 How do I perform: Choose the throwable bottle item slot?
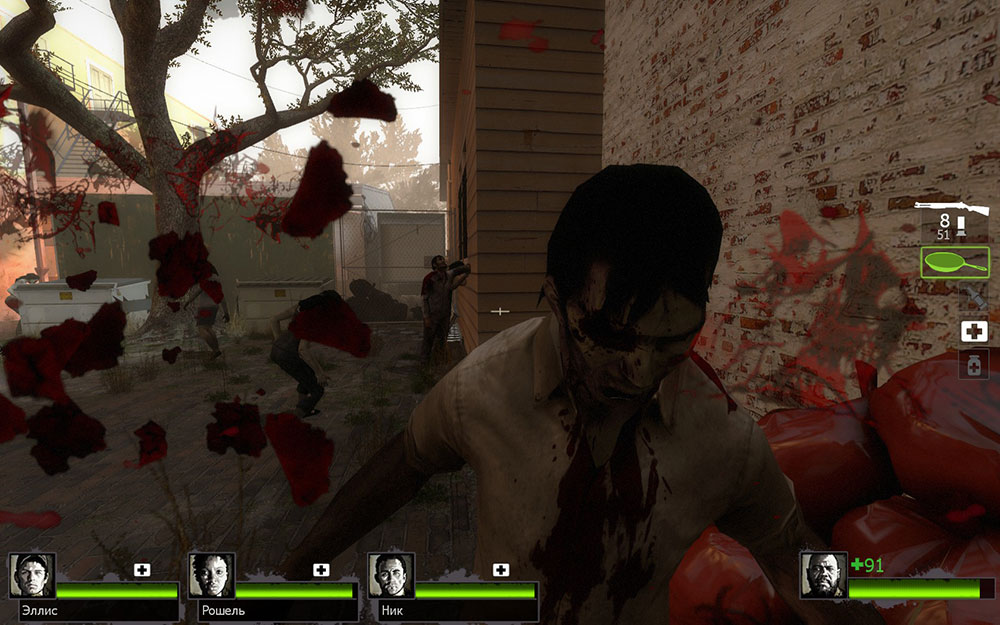point(972,297)
